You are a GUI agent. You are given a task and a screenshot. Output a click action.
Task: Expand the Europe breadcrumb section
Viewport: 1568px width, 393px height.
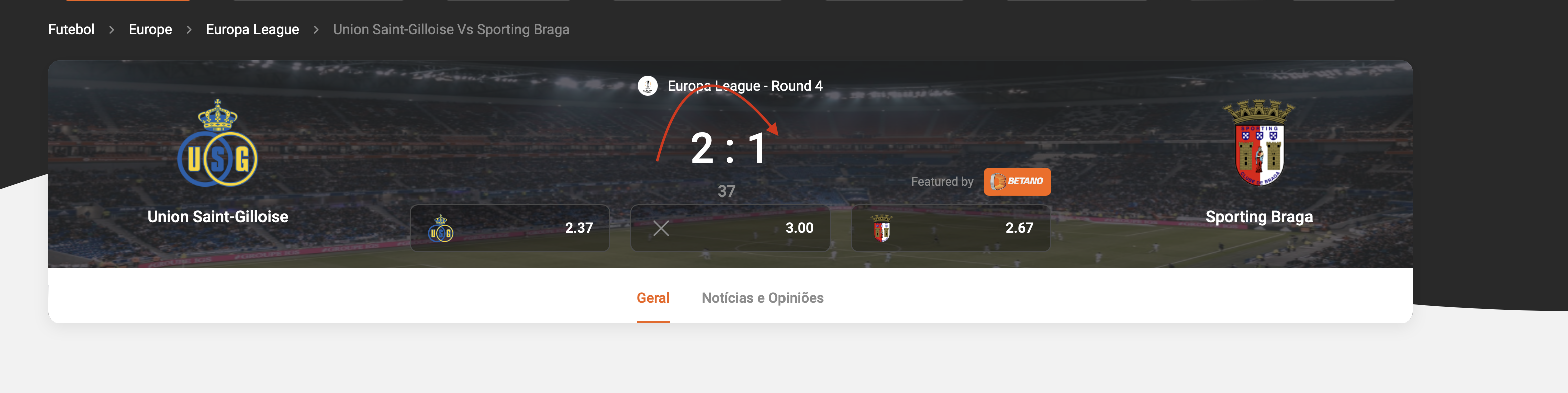point(150,29)
